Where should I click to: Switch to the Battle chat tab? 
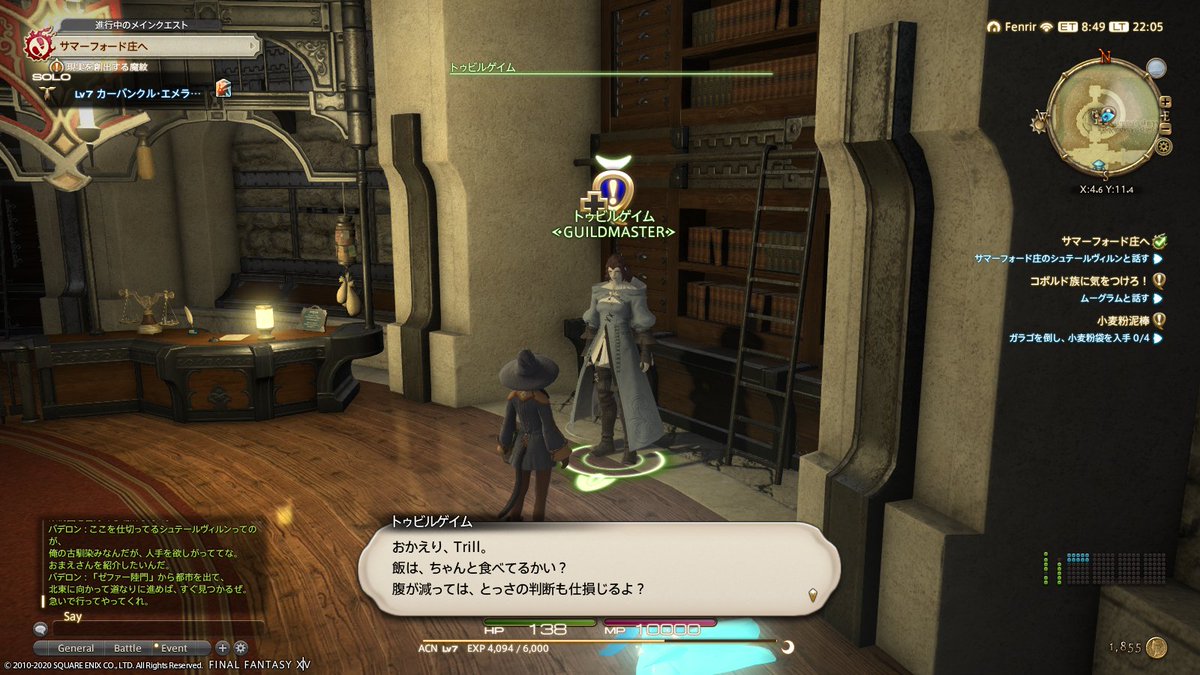(x=127, y=648)
